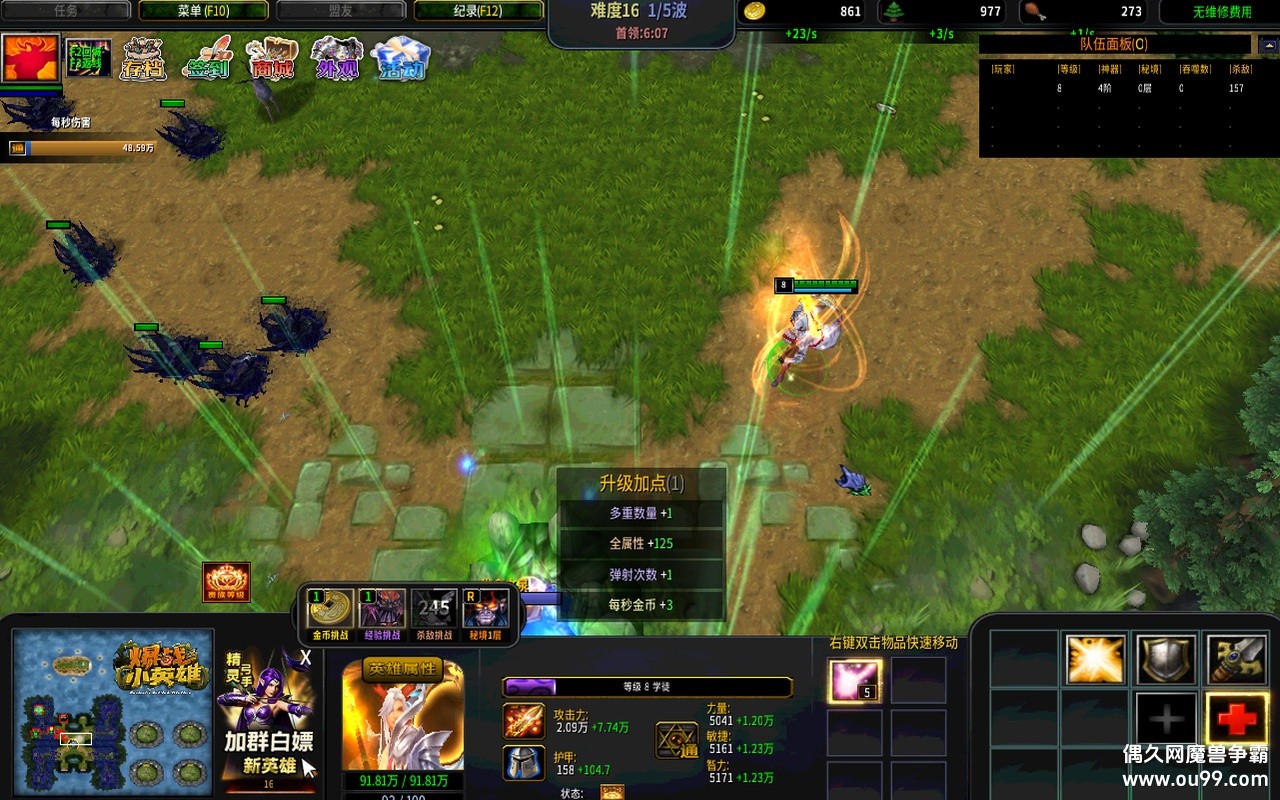Viewport: 1280px width, 800px height.
Task: Choose the 多重数量 +1 upgrade option
Action: click(640, 513)
